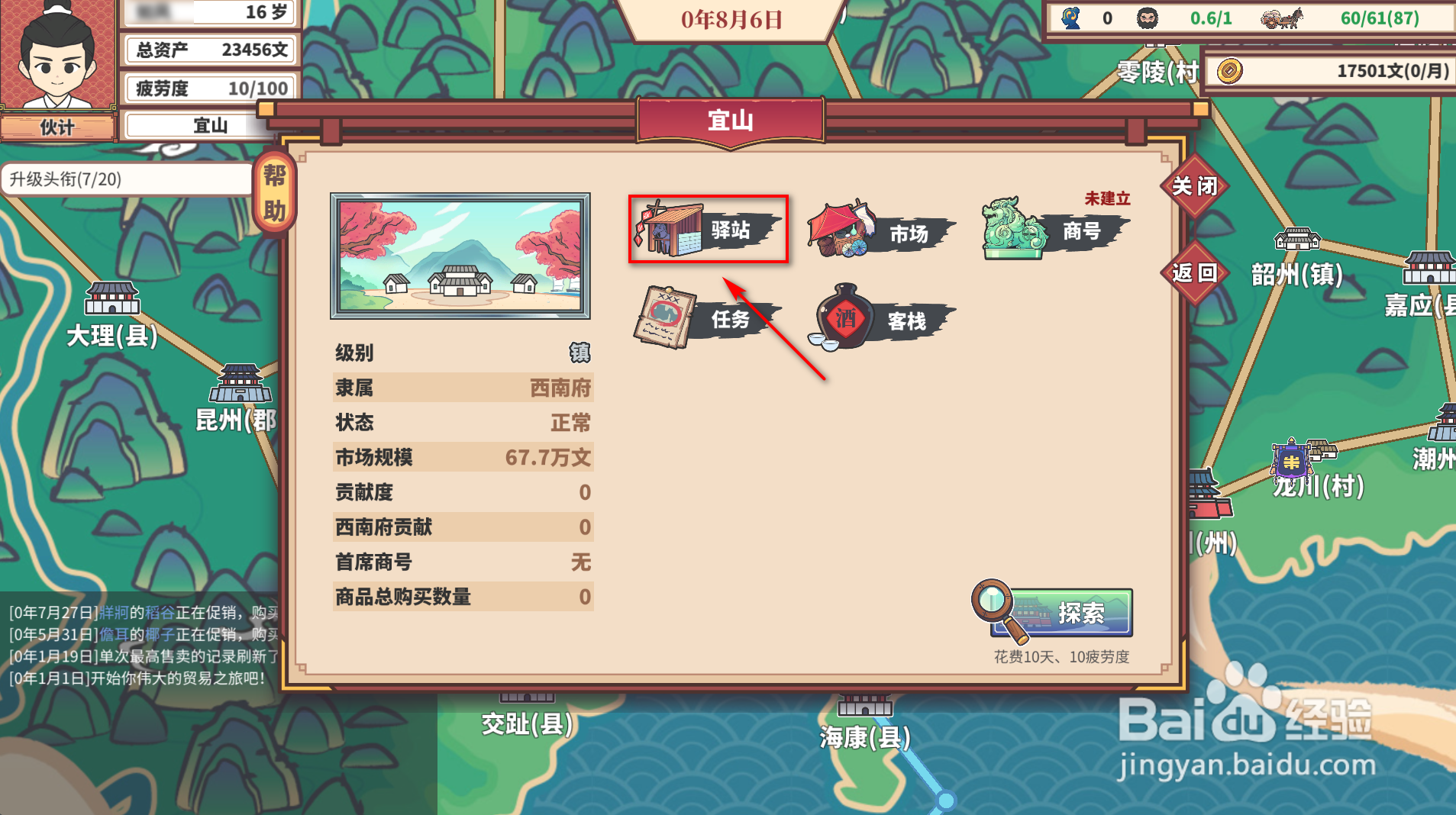Click the 疲劳度 10/100 fatigue bar
The image size is (1456, 815).
click(208, 88)
